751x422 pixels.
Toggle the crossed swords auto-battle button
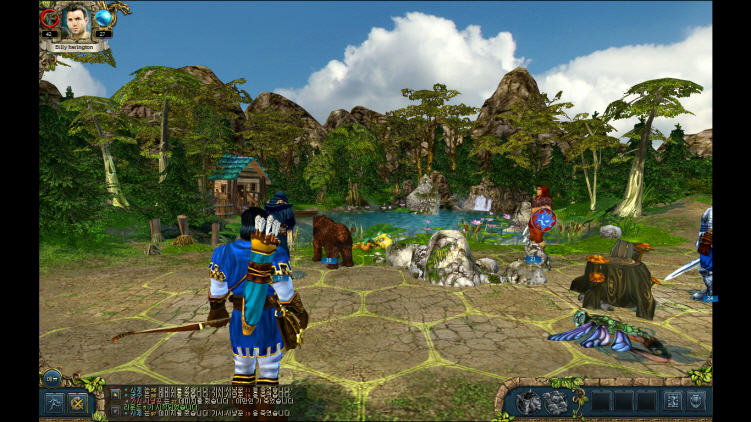(x=78, y=403)
